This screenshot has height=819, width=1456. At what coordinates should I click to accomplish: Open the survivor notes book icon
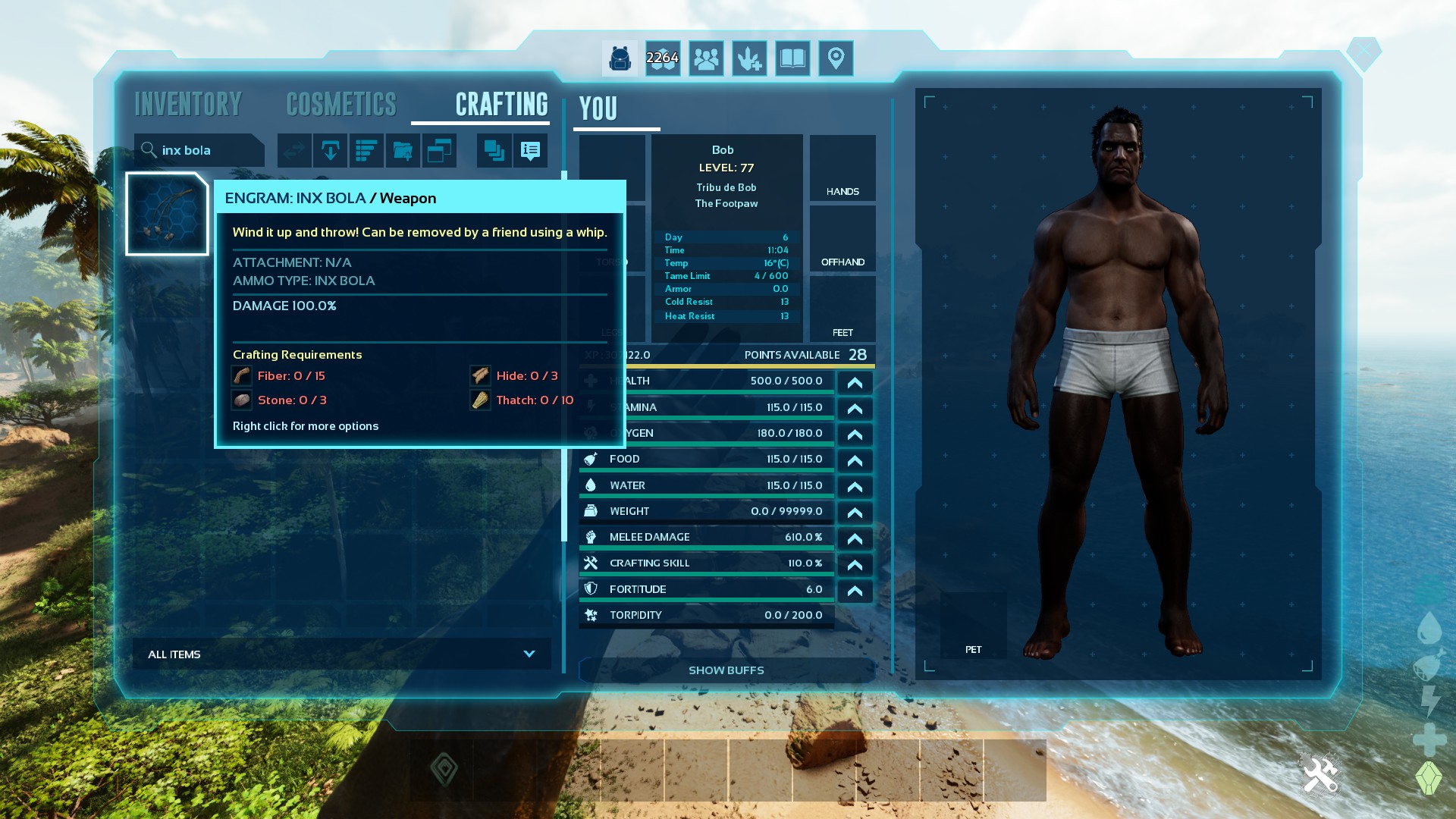point(792,58)
